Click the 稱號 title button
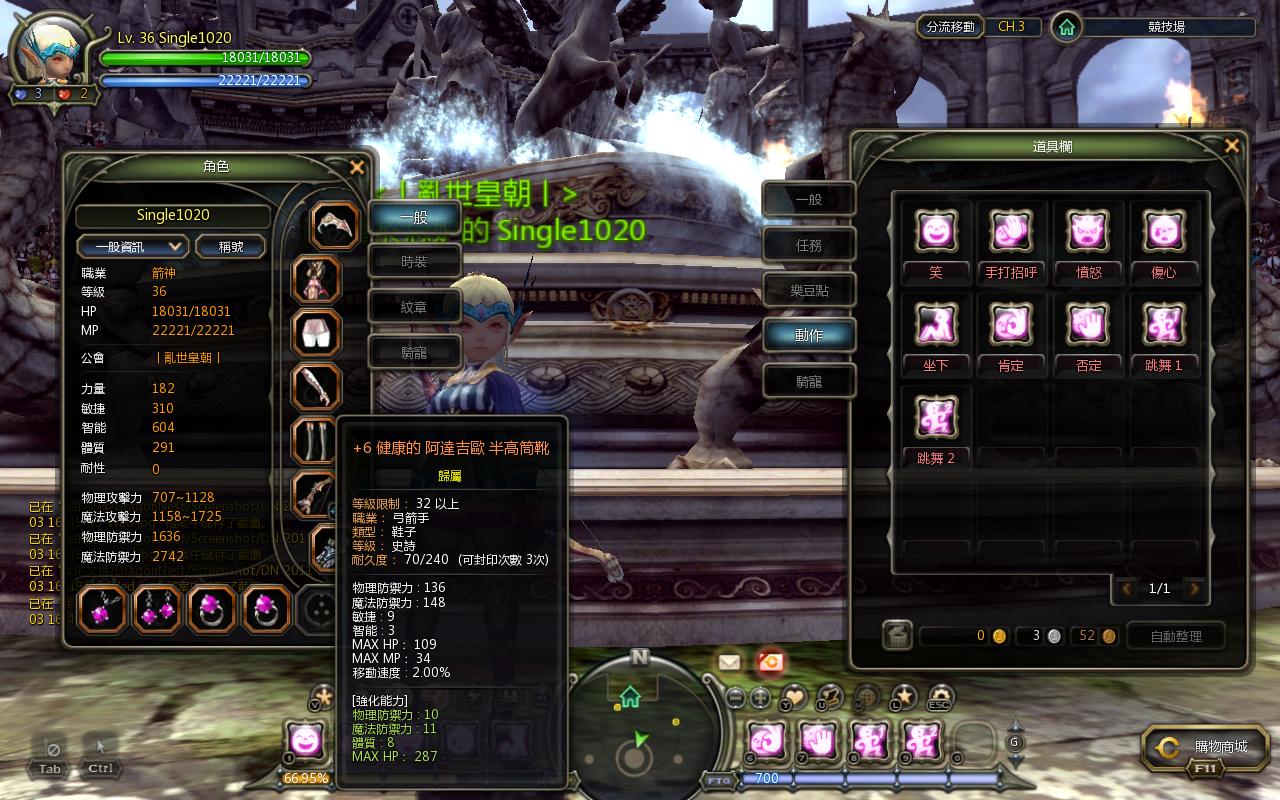Image resolution: width=1280 pixels, height=800 pixels. click(231, 246)
